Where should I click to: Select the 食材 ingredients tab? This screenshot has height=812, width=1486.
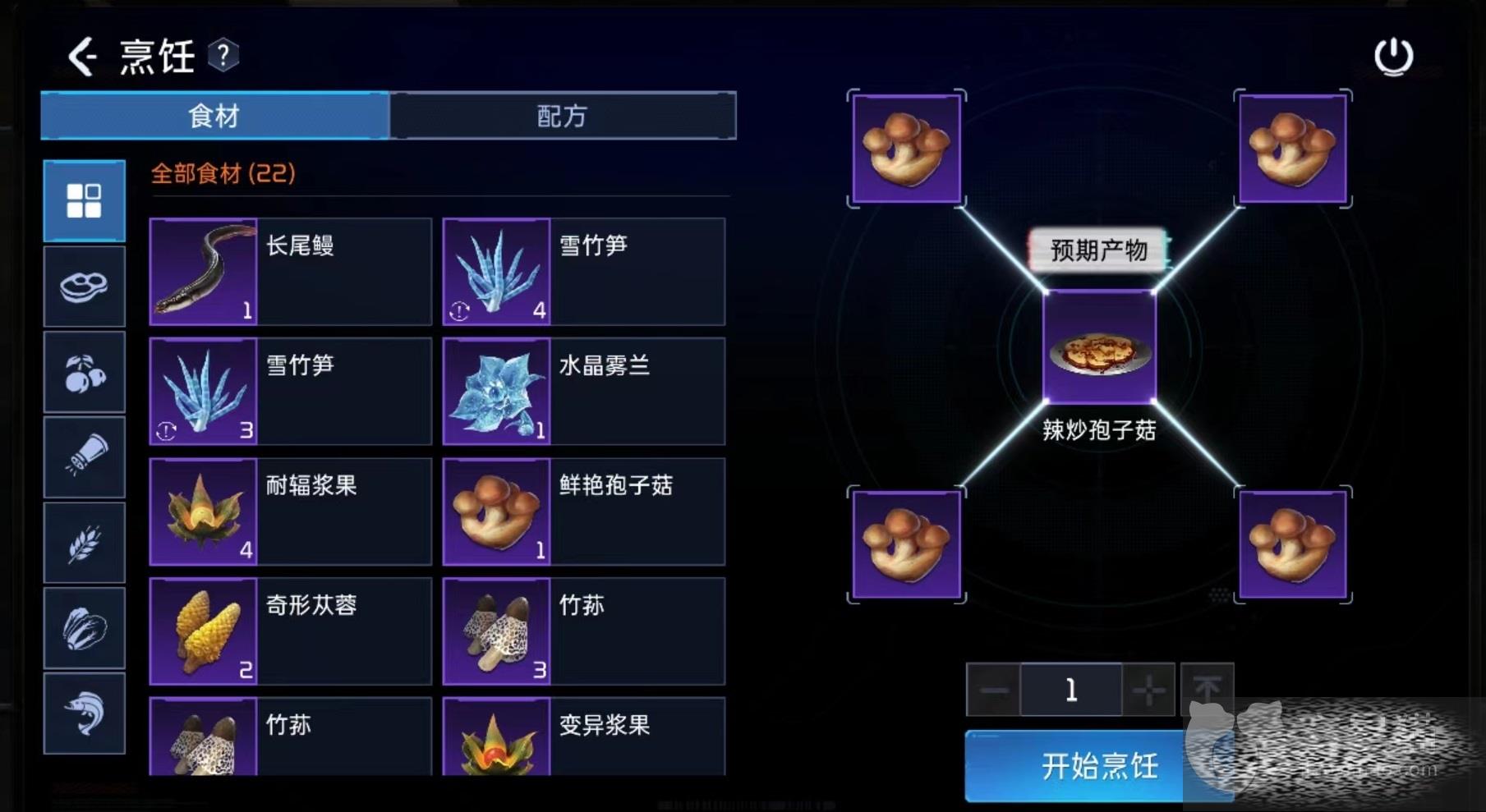[214, 116]
